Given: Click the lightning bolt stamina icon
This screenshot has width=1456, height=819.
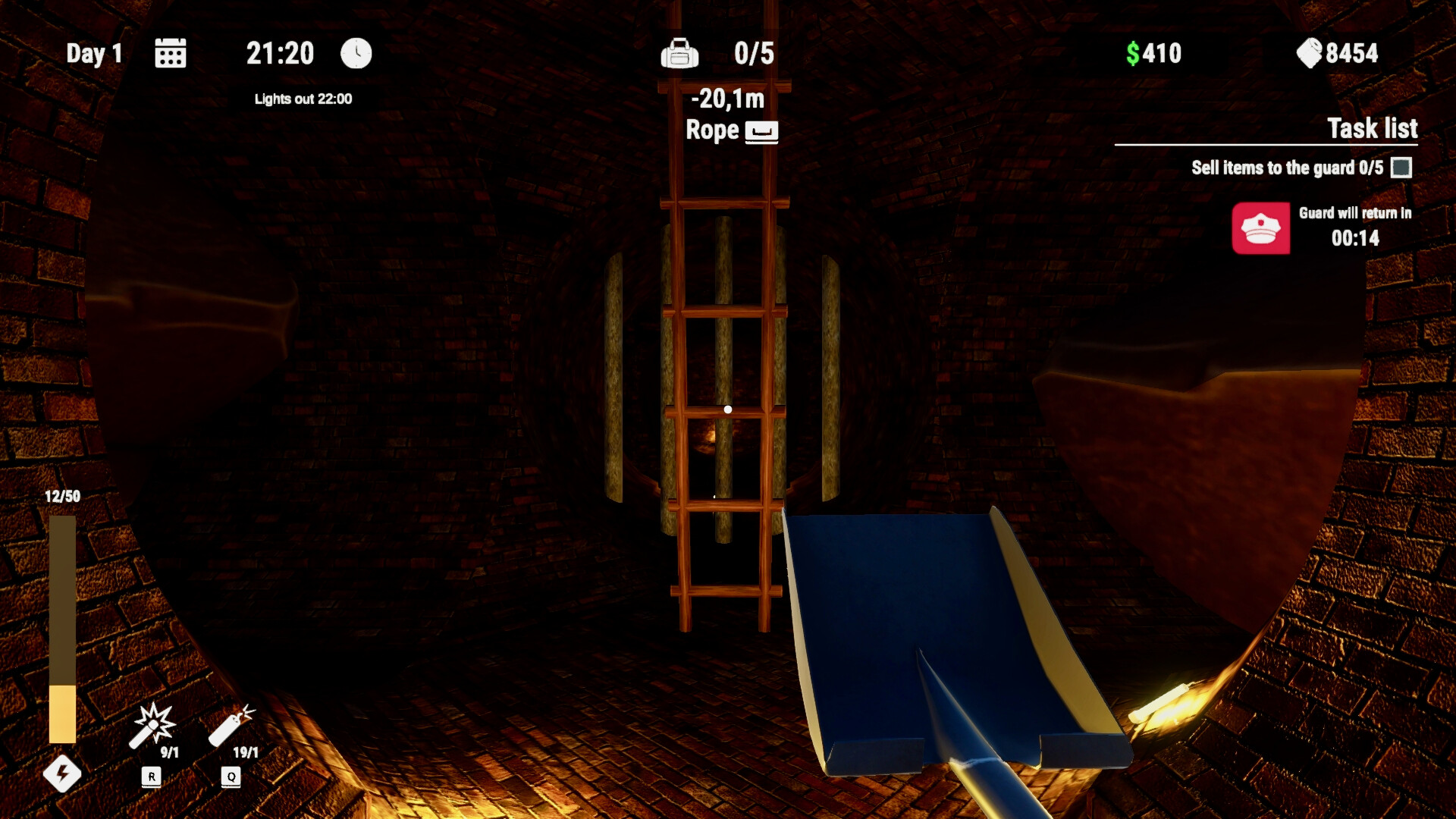Looking at the screenshot, I should [x=64, y=775].
